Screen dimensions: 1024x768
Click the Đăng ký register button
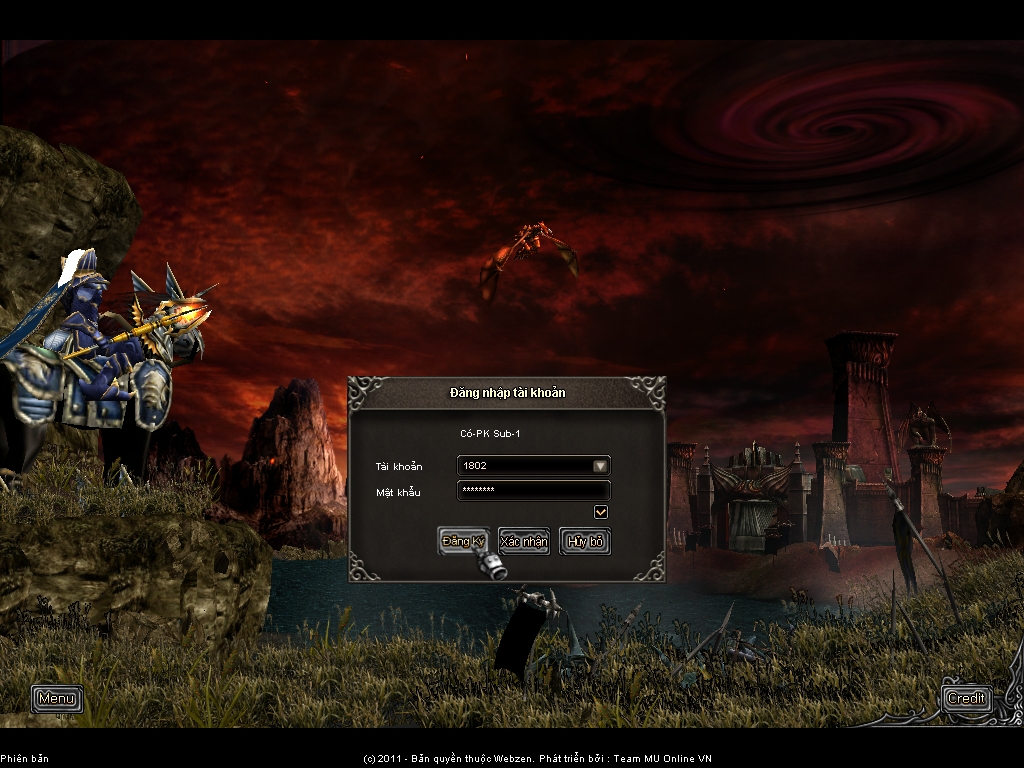[x=463, y=541]
